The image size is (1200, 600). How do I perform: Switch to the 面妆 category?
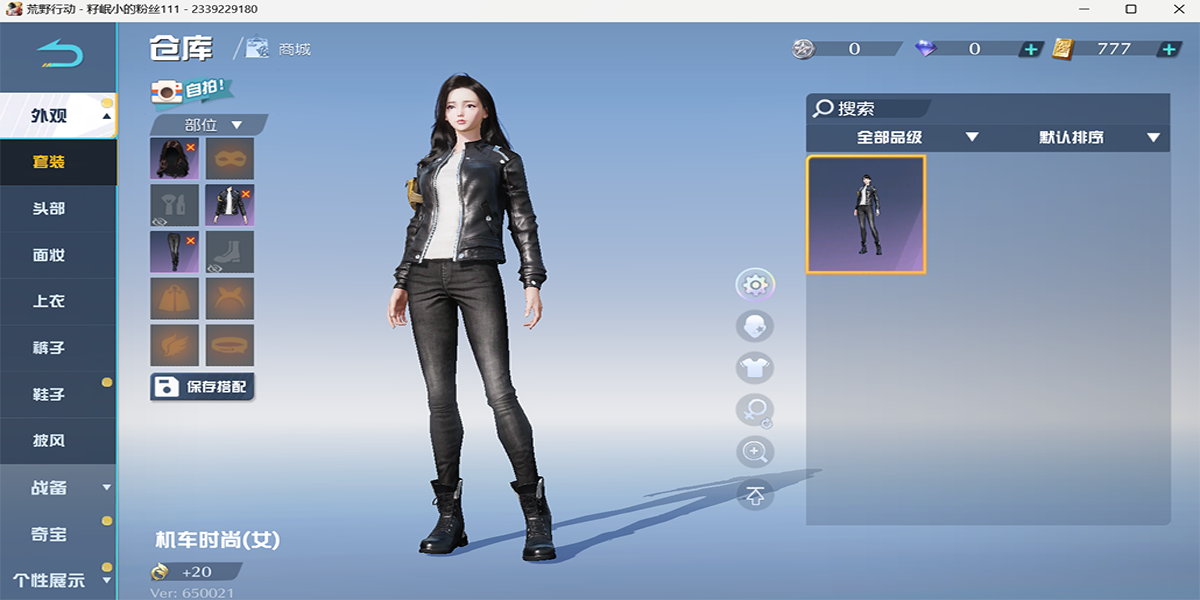[48, 255]
